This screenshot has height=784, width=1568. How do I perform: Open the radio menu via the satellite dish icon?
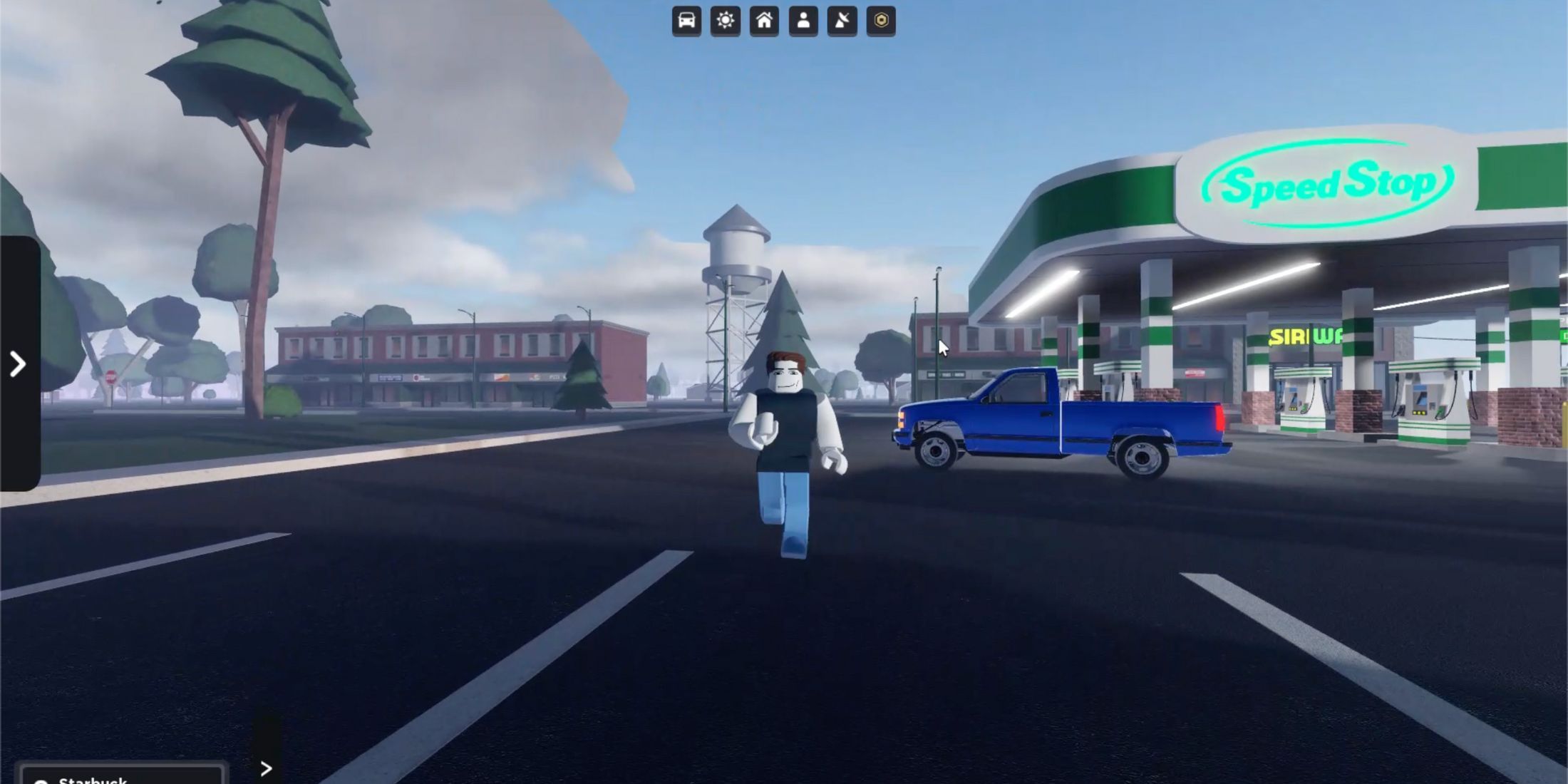pos(844,21)
